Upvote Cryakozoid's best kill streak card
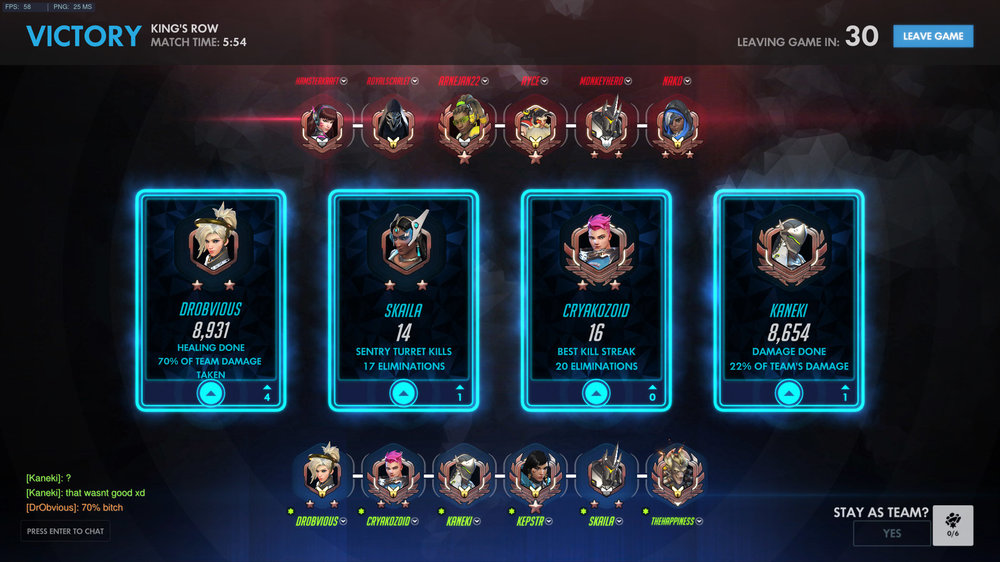Screen dimensions: 1000x562 596,394
